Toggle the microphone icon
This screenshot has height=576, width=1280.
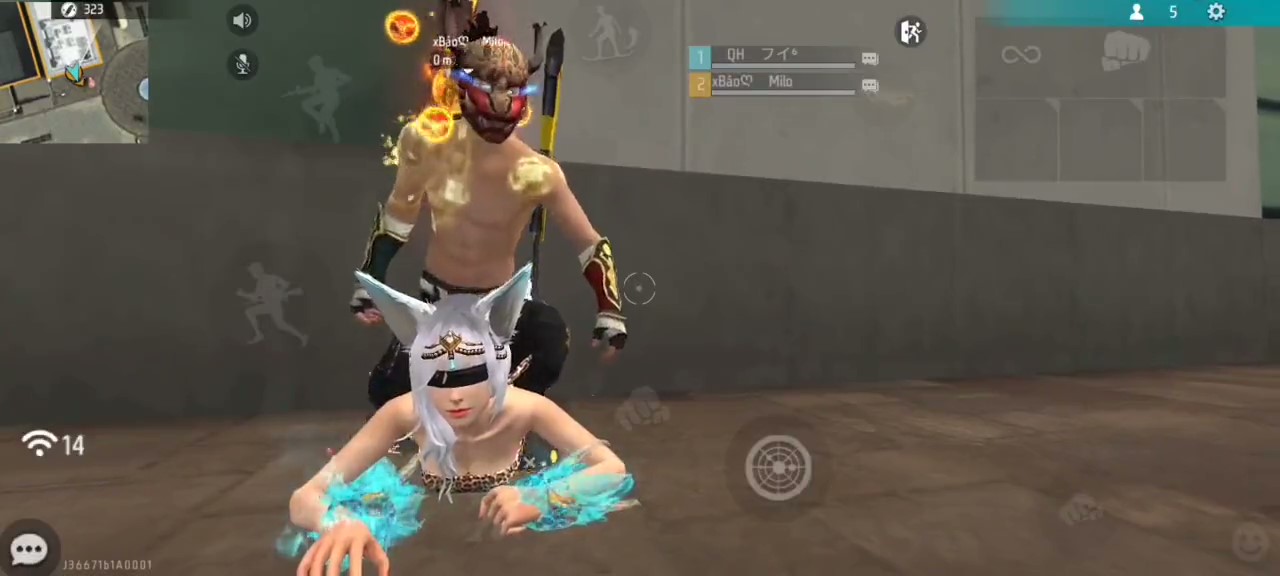(242, 64)
